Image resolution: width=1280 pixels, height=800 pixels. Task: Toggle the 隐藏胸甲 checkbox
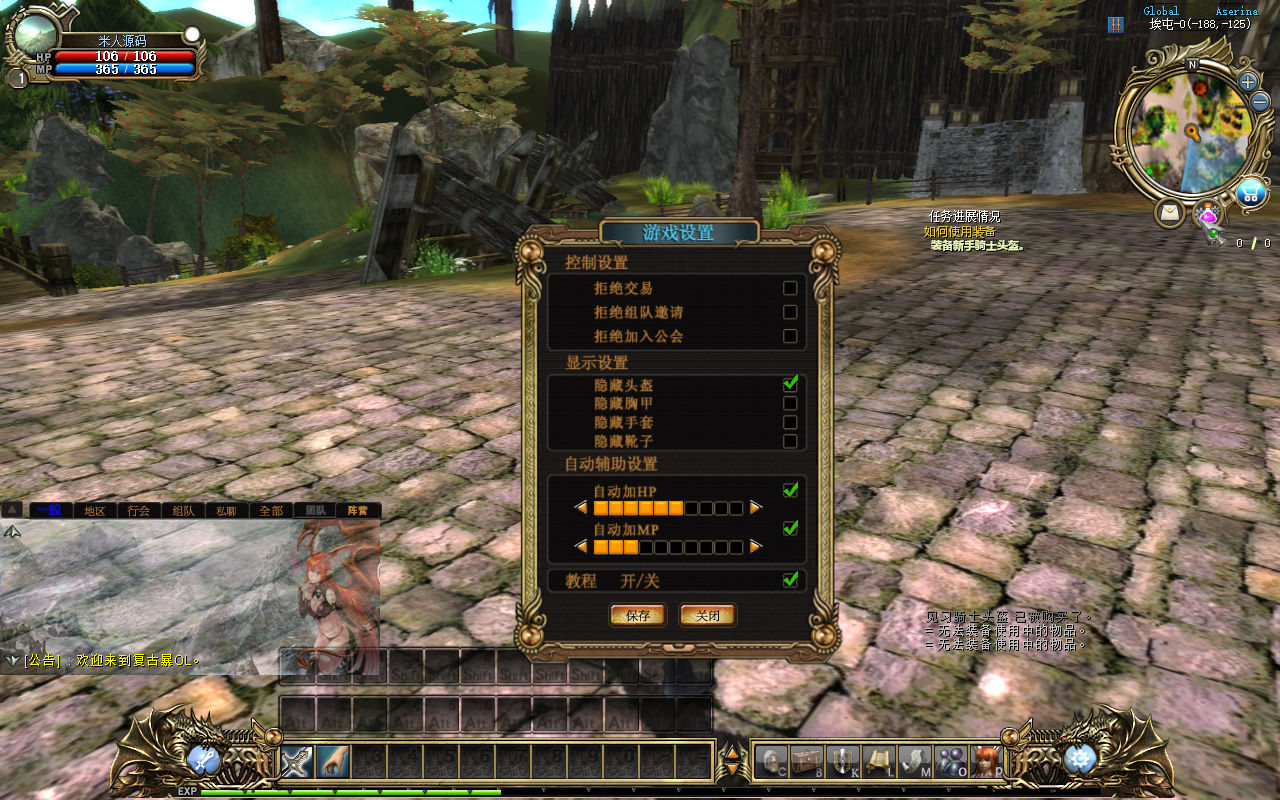click(x=790, y=403)
